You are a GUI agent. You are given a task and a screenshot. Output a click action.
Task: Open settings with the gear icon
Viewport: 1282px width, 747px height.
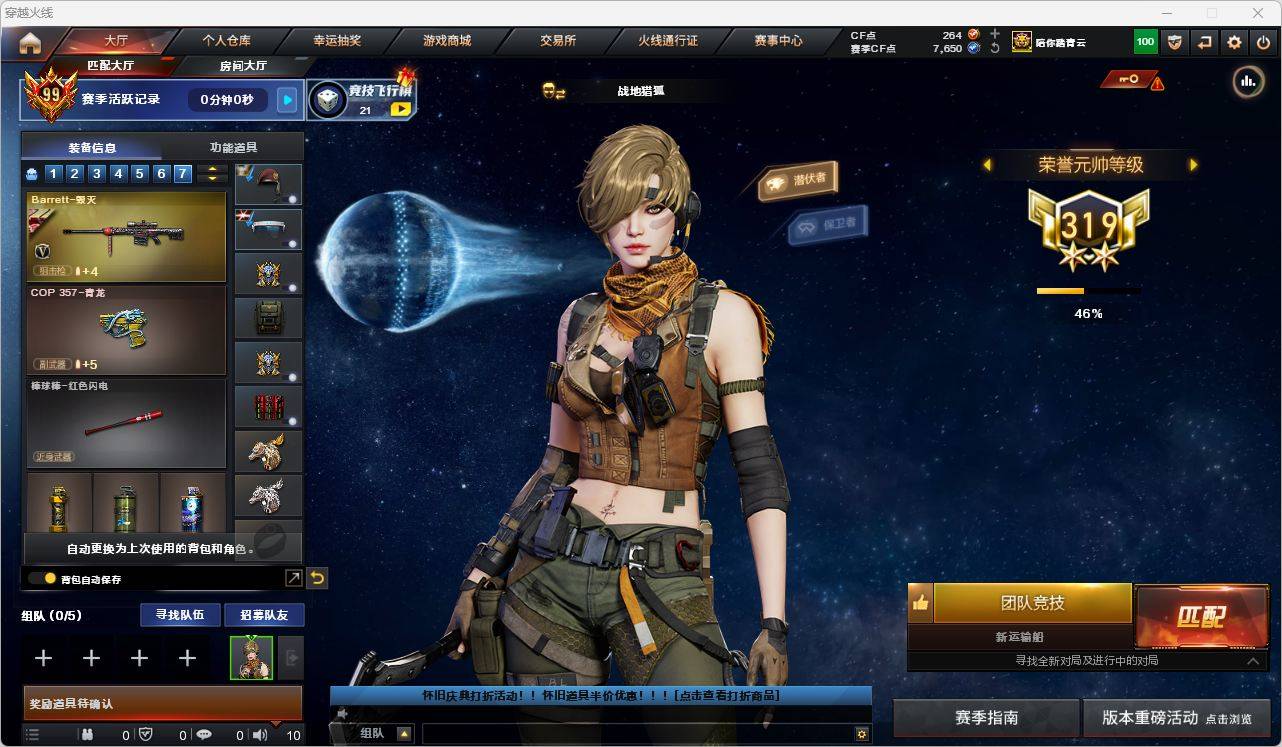click(1234, 42)
